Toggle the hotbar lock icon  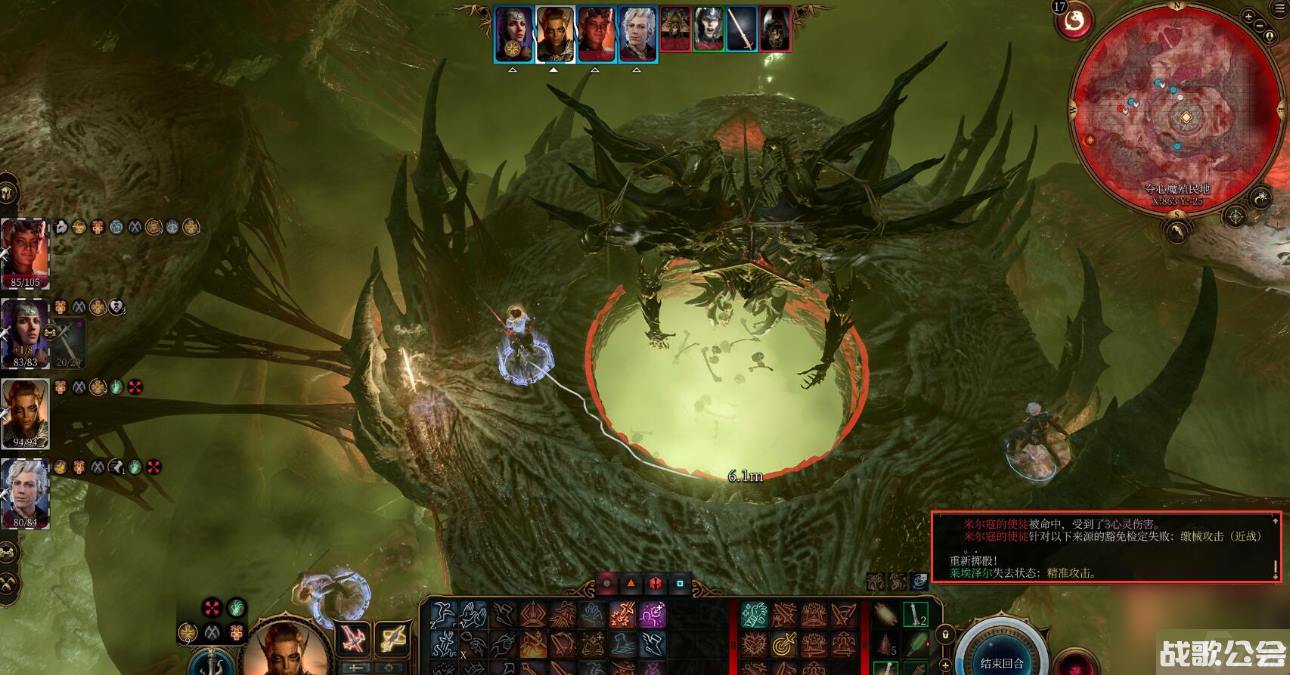942,634
